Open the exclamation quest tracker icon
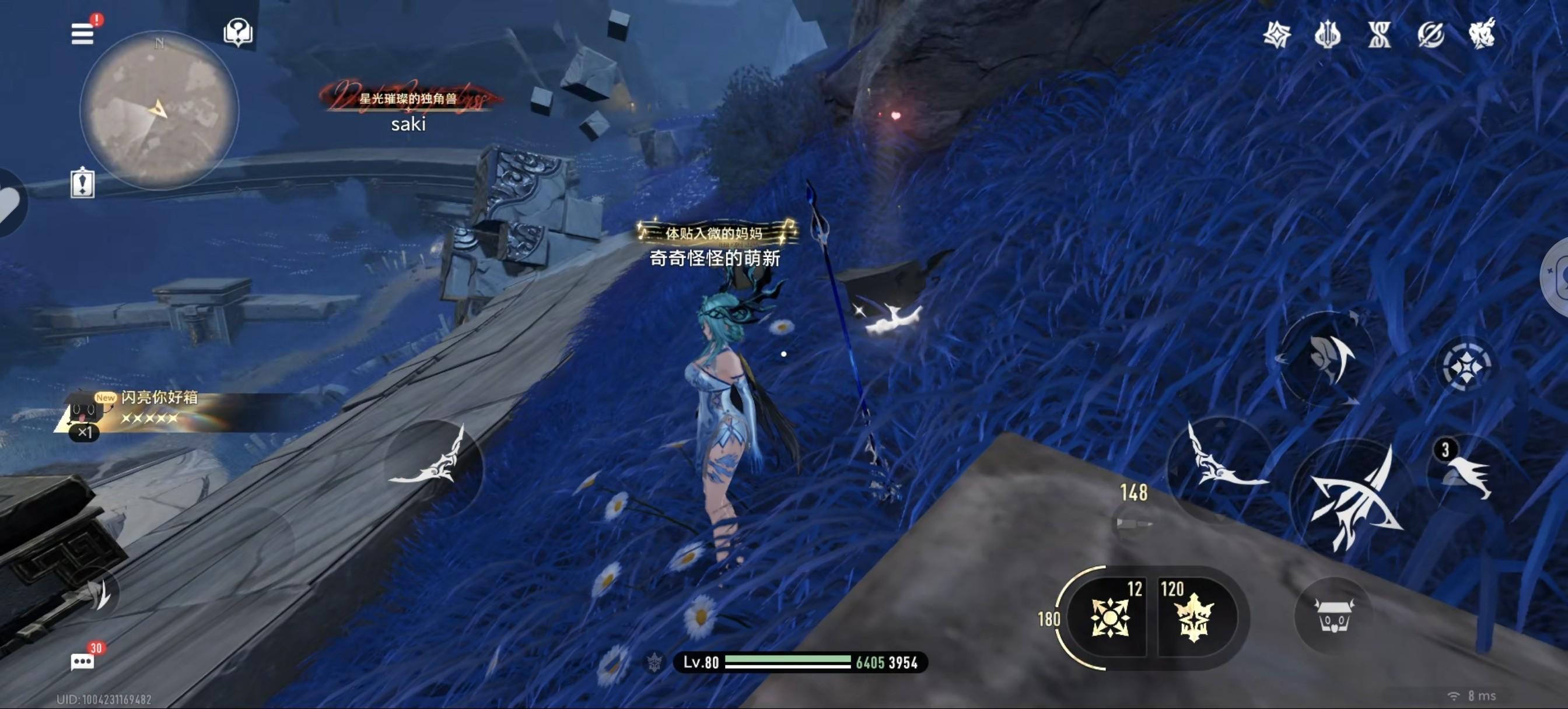The height and width of the screenshot is (709, 1568). point(83,182)
